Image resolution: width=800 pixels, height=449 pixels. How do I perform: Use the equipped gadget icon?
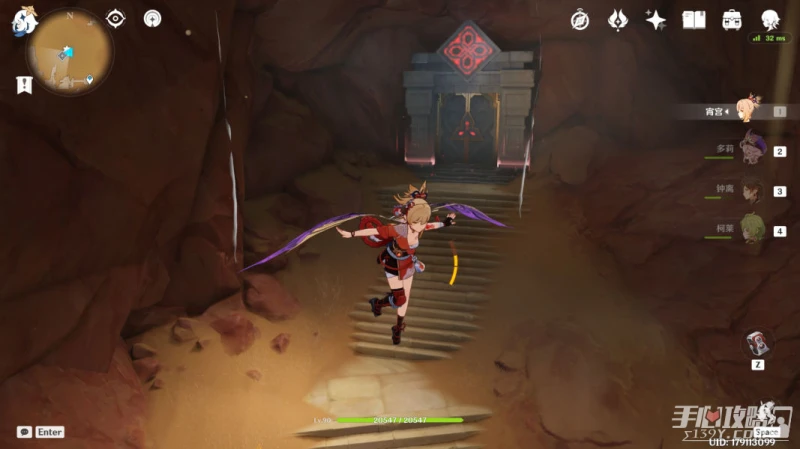pyautogui.click(x=758, y=343)
